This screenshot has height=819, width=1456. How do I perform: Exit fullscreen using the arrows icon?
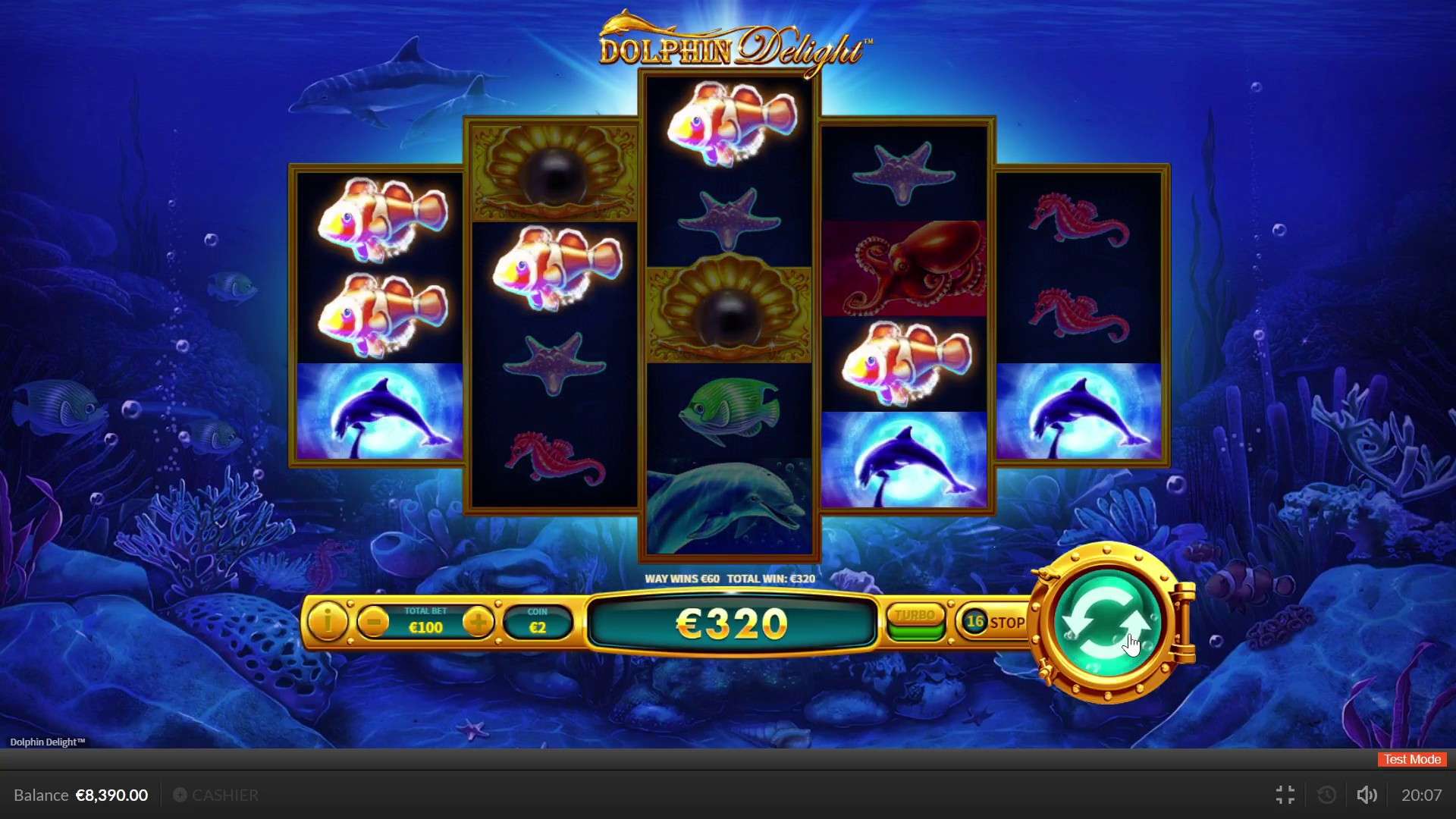[x=1285, y=795]
